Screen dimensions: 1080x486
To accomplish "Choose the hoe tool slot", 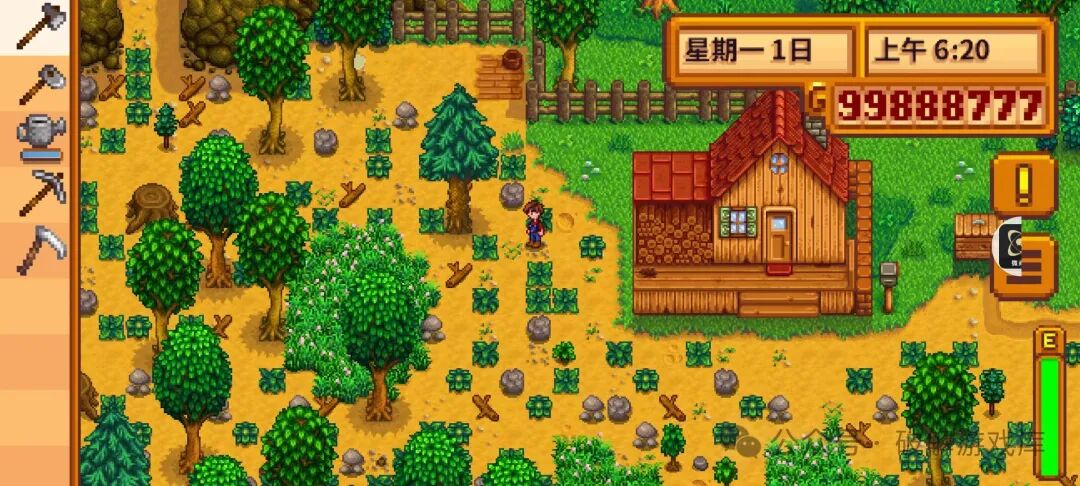I will coord(40,82).
